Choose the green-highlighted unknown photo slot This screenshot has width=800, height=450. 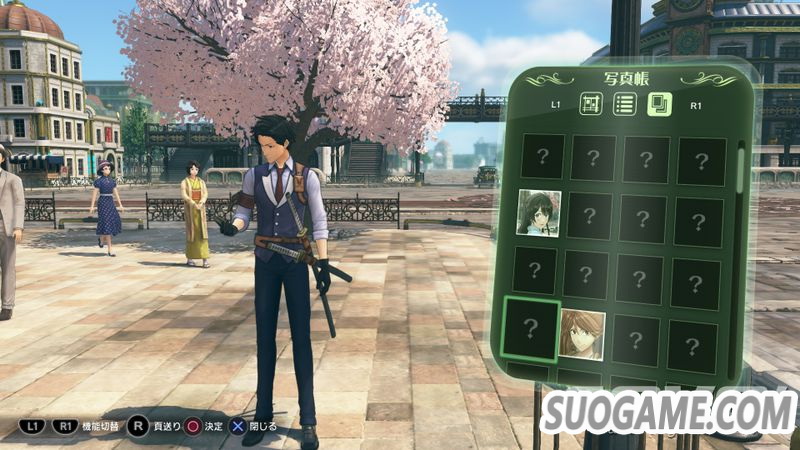pos(531,329)
